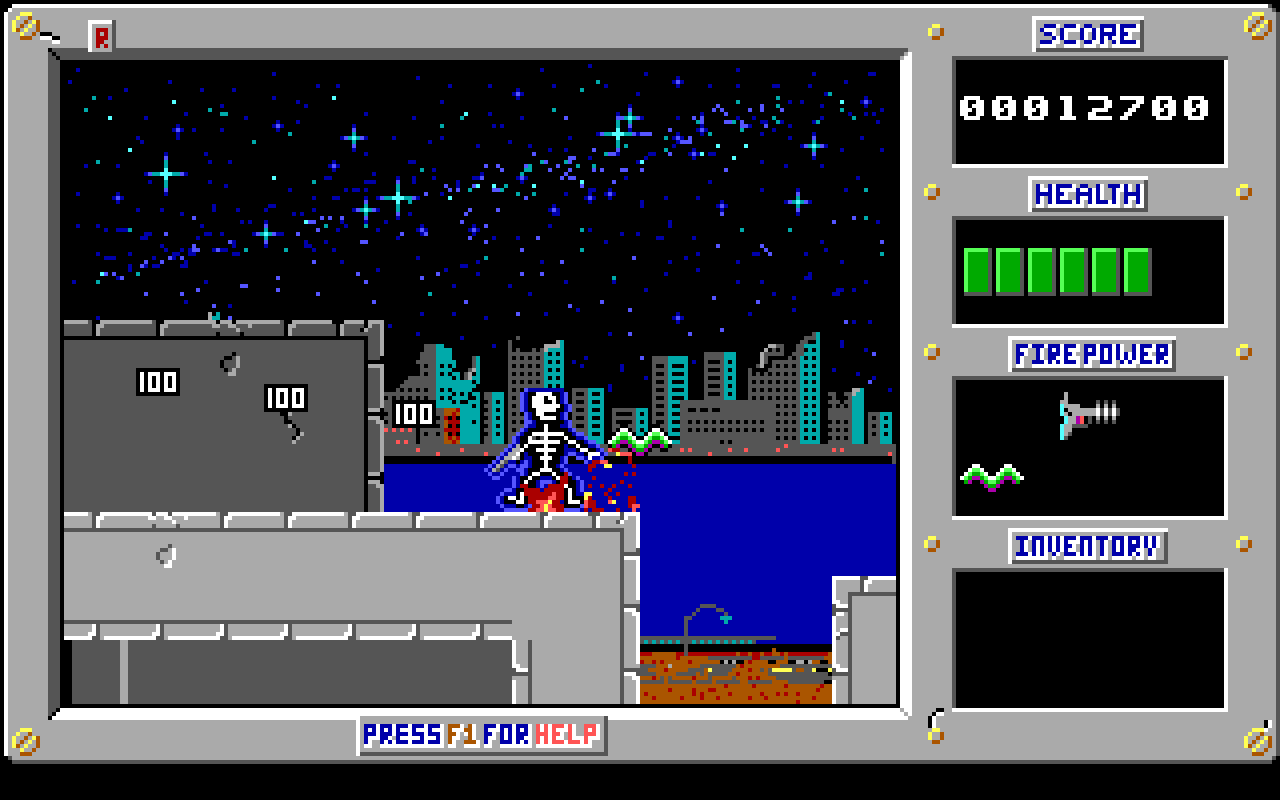Click the red R registration icon top-left
1280x800 pixels.
(101, 36)
